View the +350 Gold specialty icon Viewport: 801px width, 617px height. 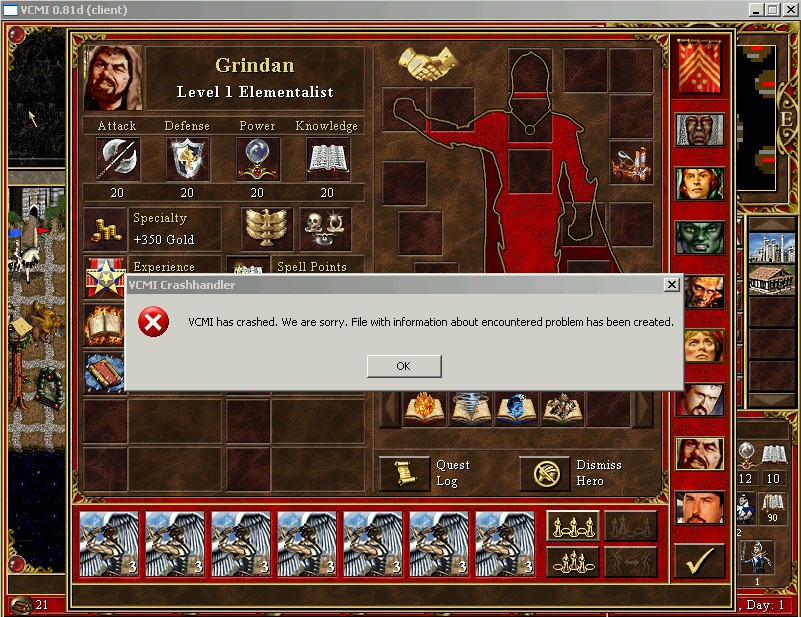pos(105,228)
